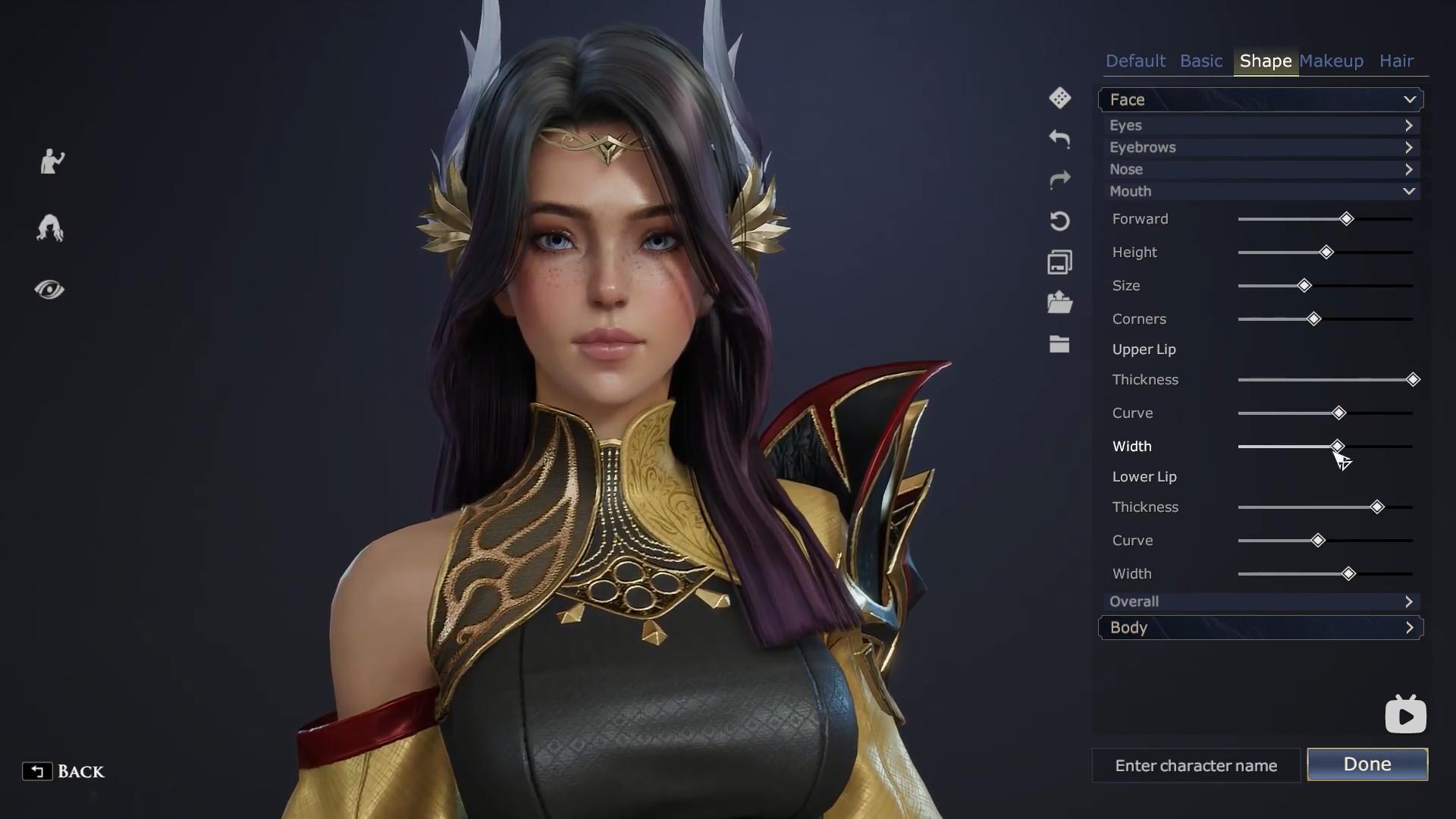Collapse the Mouth section
The image size is (1456, 819).
1260,191
